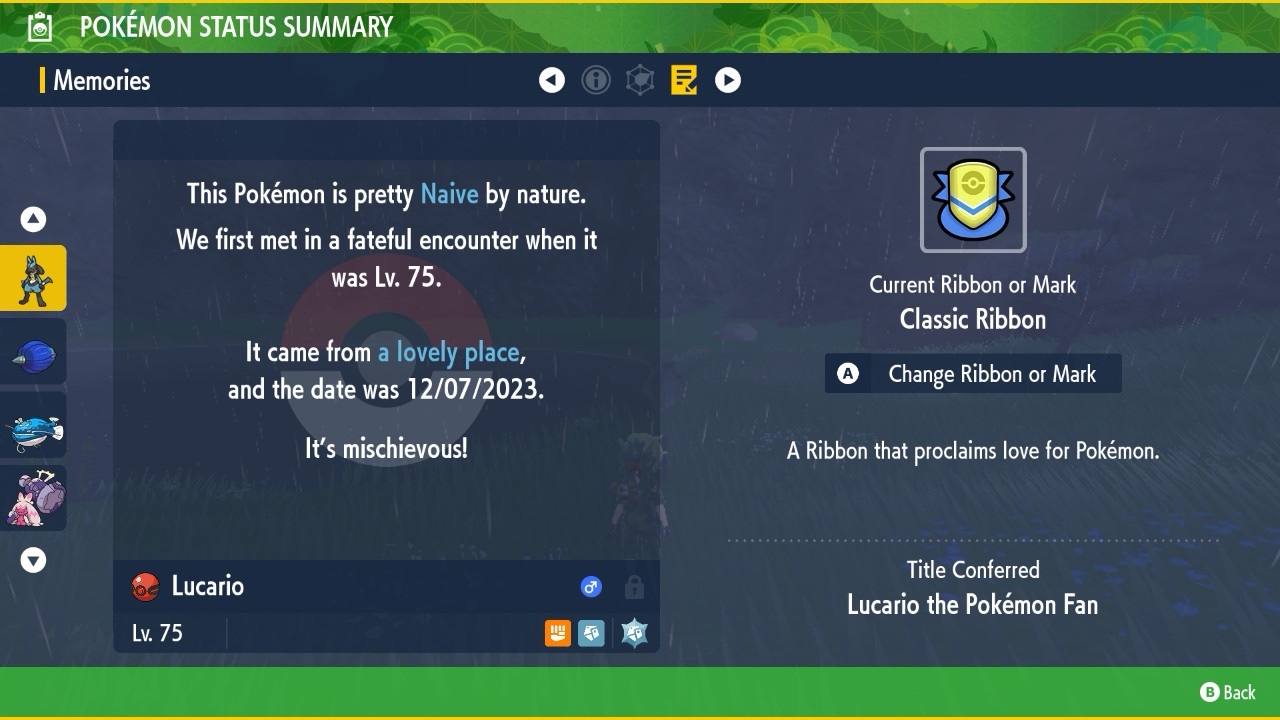The image size is (1280, 720).
Task: Go back with the Back button
Action: pyautogui.click(x=1228, y=692)
